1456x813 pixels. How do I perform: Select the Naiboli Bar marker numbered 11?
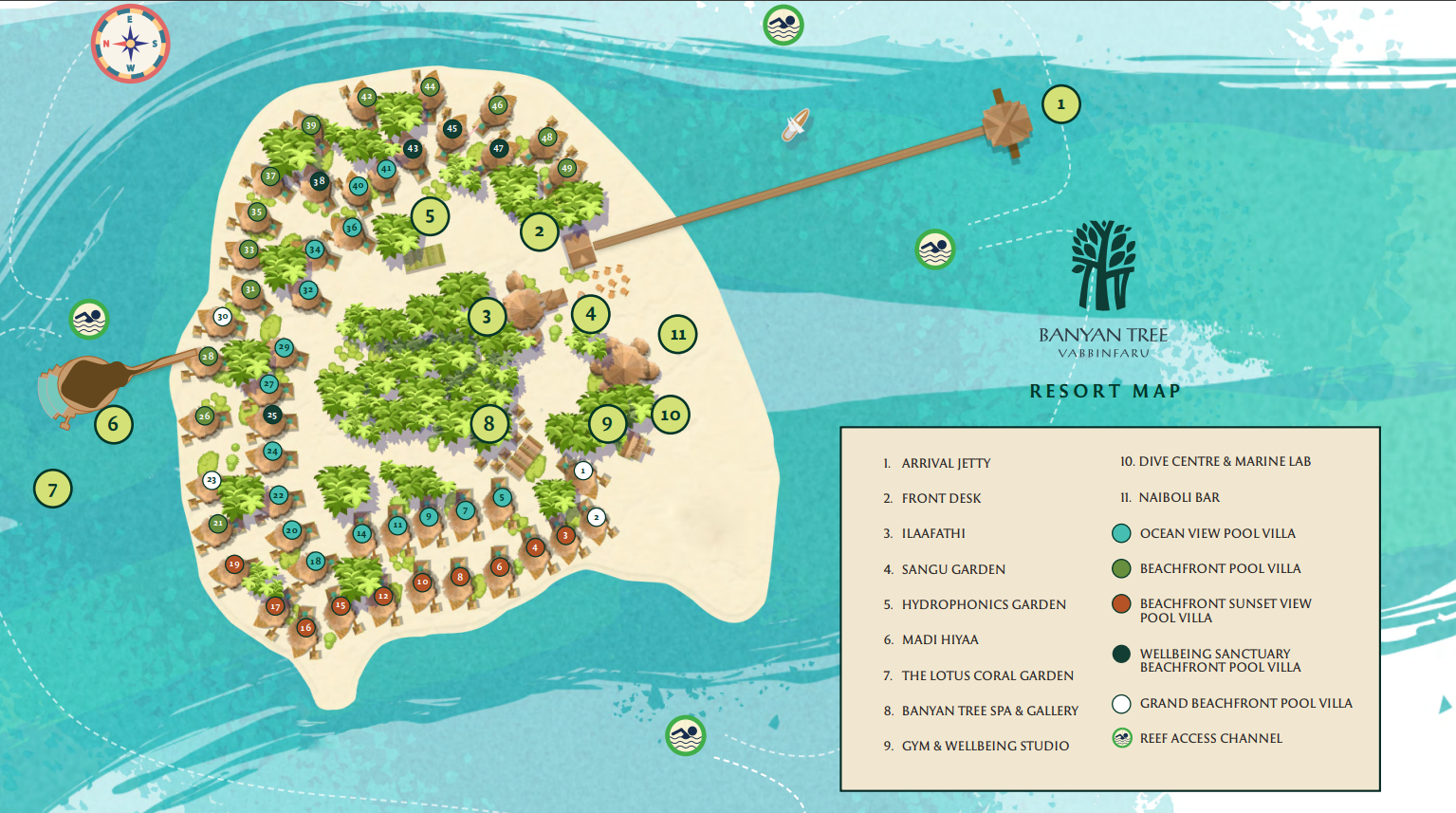(677, 334)
